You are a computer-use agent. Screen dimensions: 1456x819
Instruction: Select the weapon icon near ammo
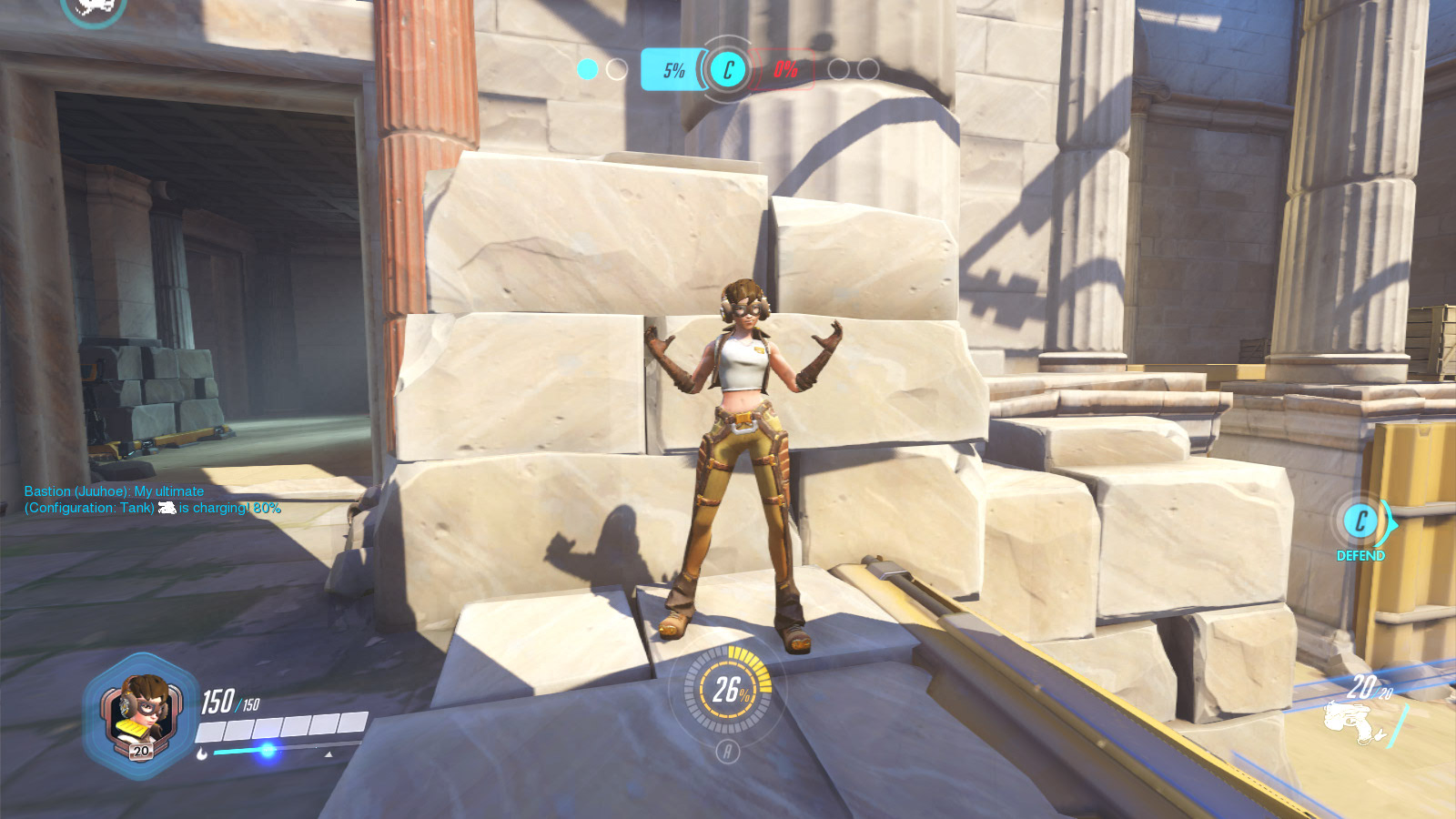(x=1353, y=724)
